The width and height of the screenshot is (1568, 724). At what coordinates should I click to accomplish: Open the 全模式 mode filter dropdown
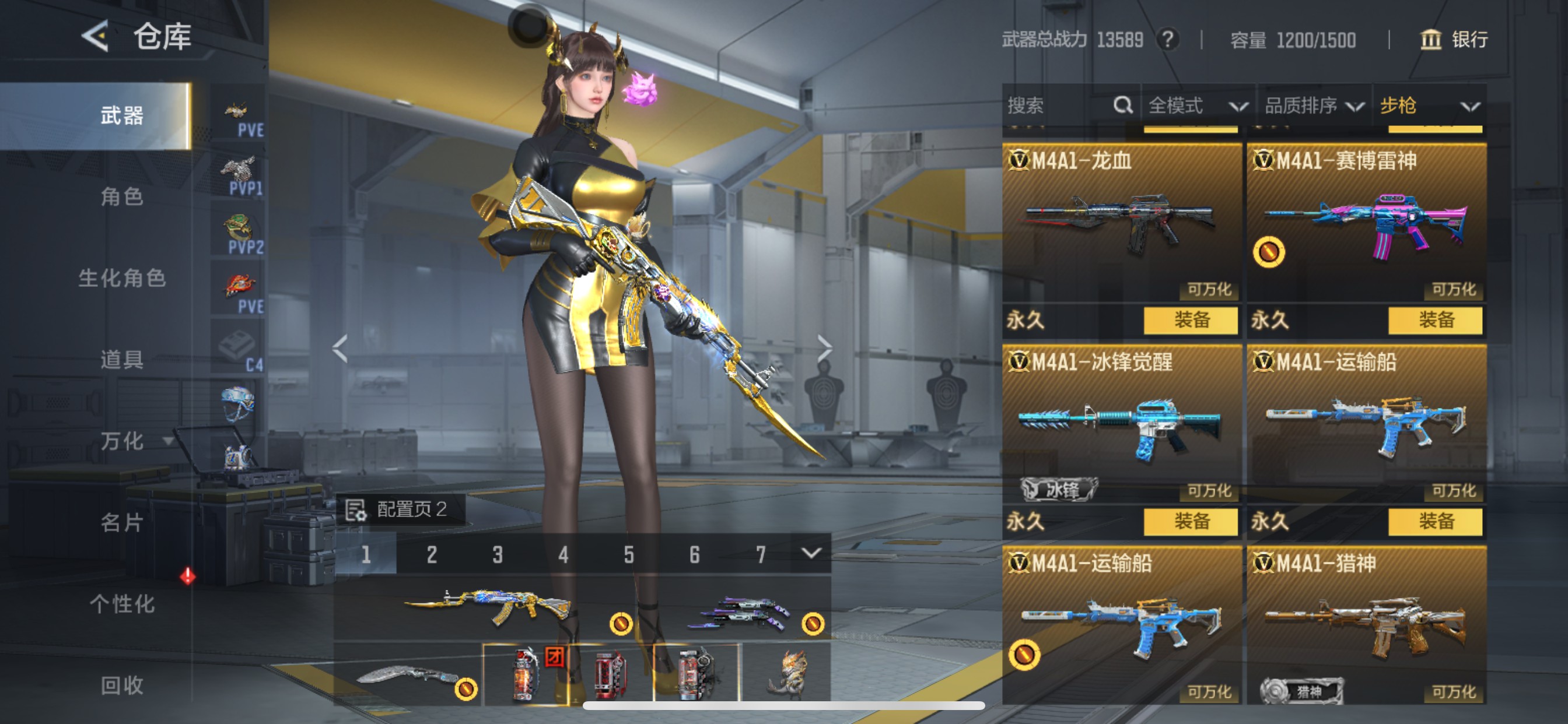(x=1196, y=106)
